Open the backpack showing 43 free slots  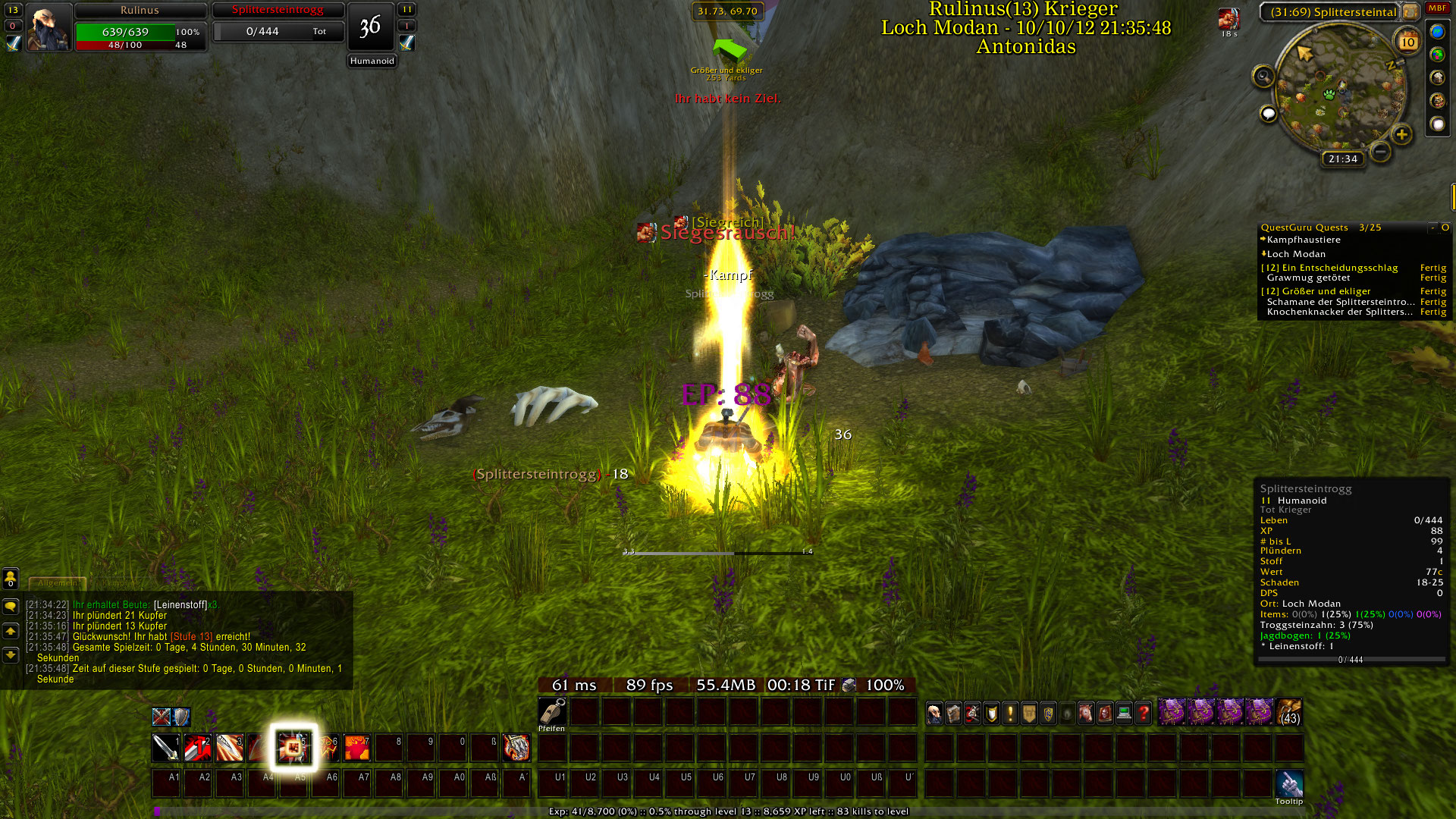[1289, 713]
